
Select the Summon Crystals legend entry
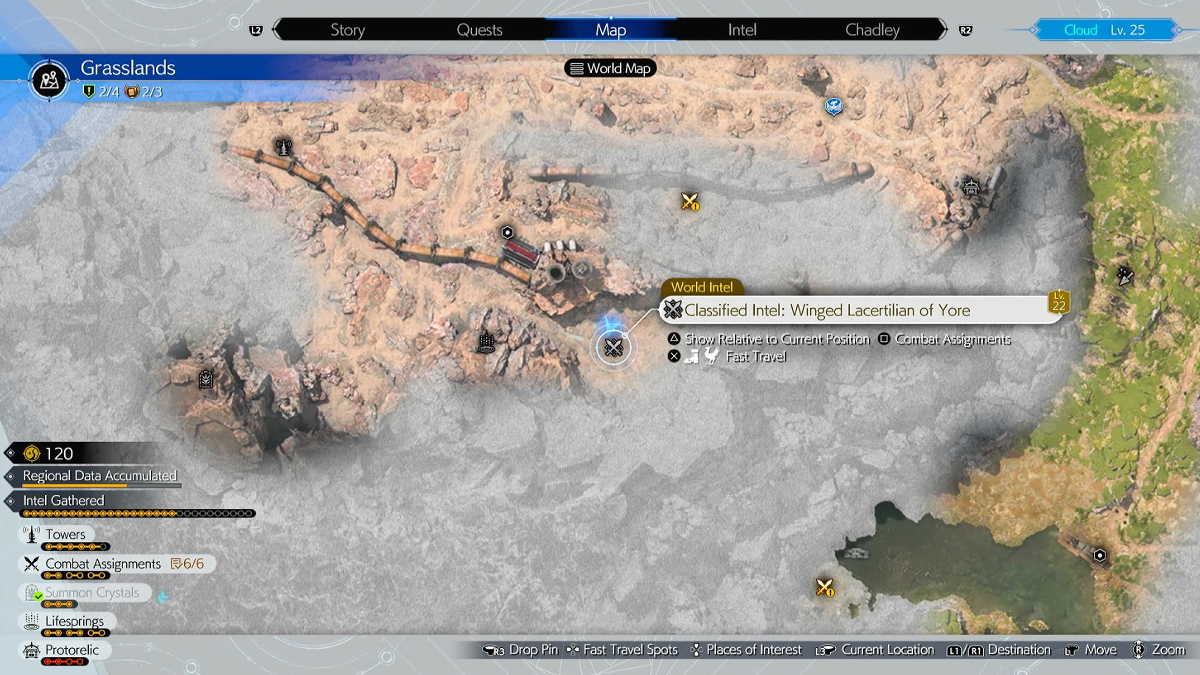pos(92,593)
